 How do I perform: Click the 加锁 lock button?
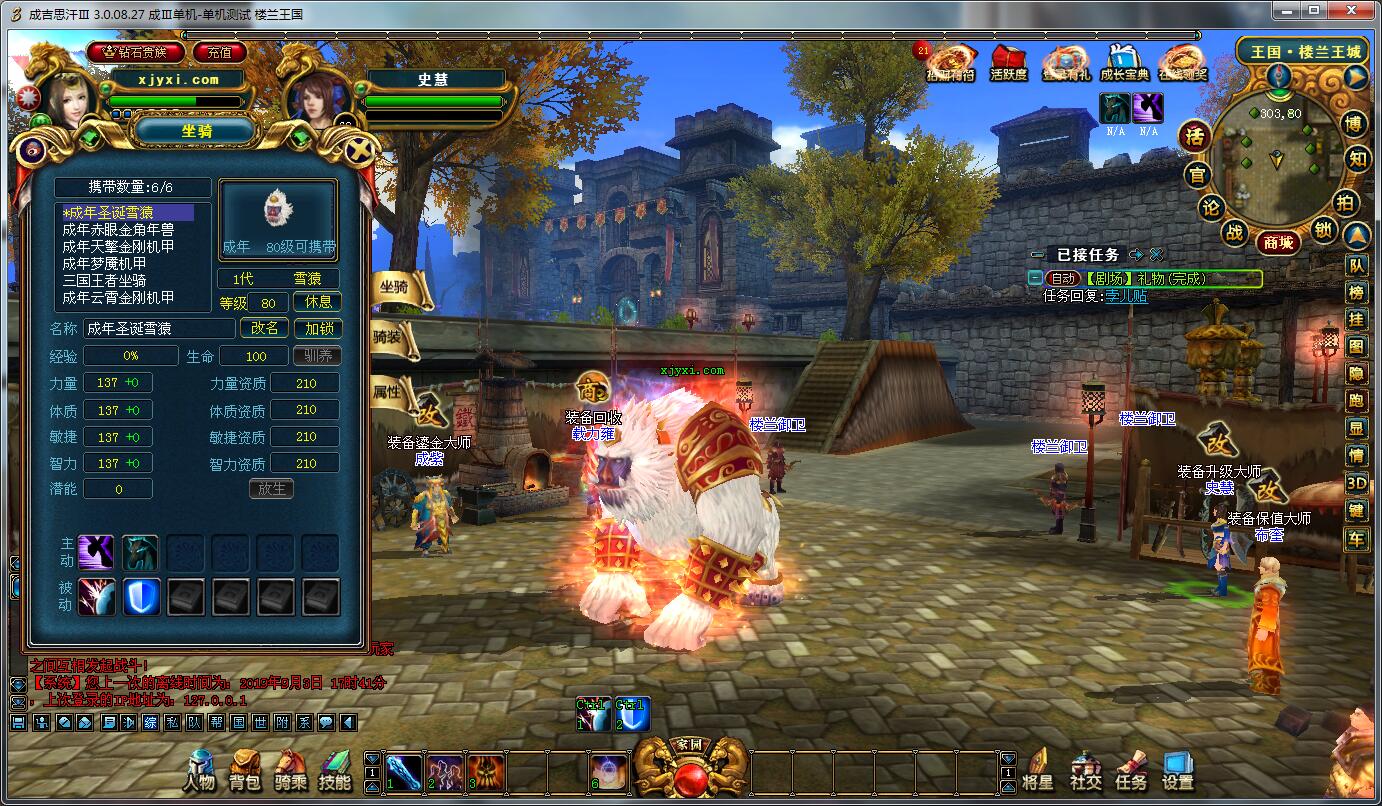point(318,328)
